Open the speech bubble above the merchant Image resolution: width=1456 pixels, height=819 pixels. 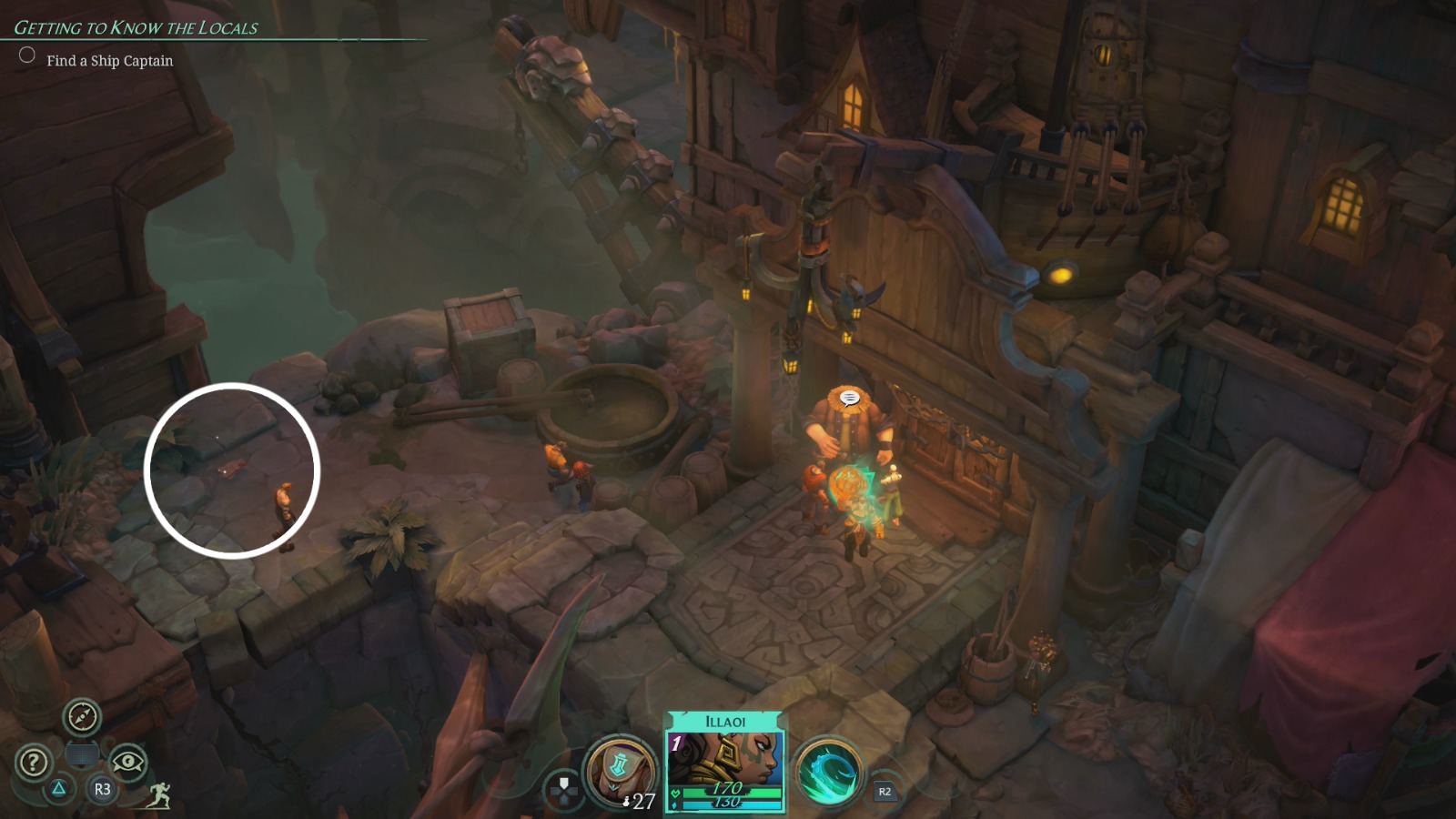tap(852, 398)
